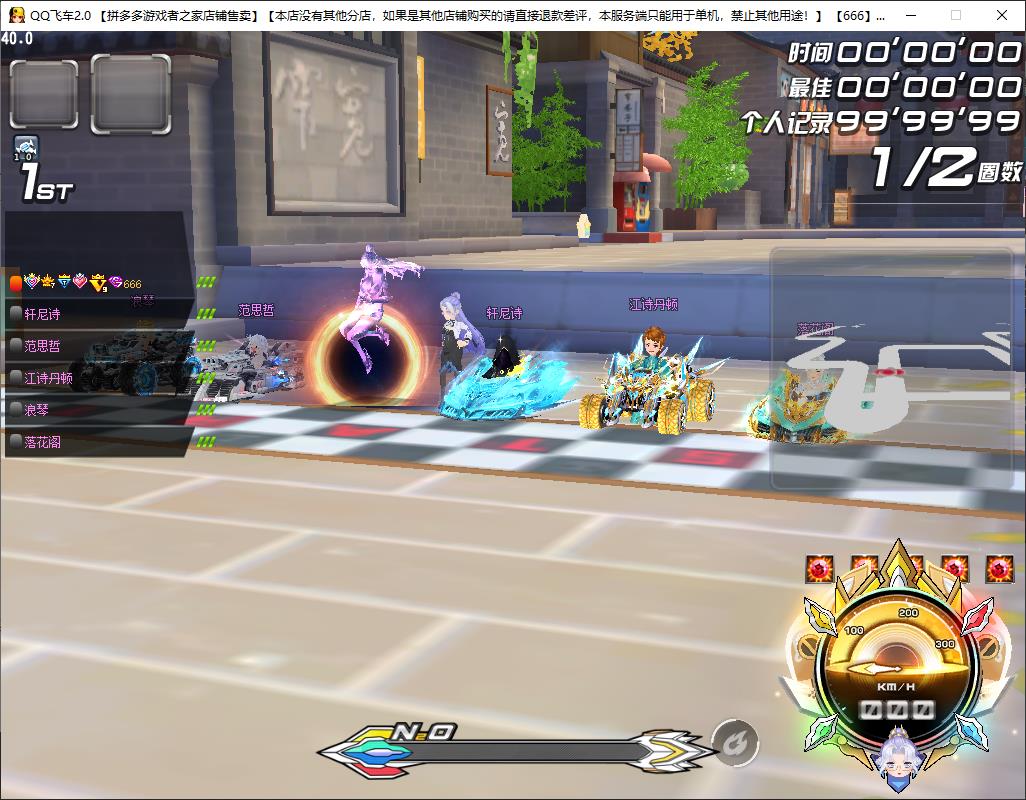This screenshot has width=1026, height=800.
Task: Close the QQ飞车 game window
Action: (1002, 15)
